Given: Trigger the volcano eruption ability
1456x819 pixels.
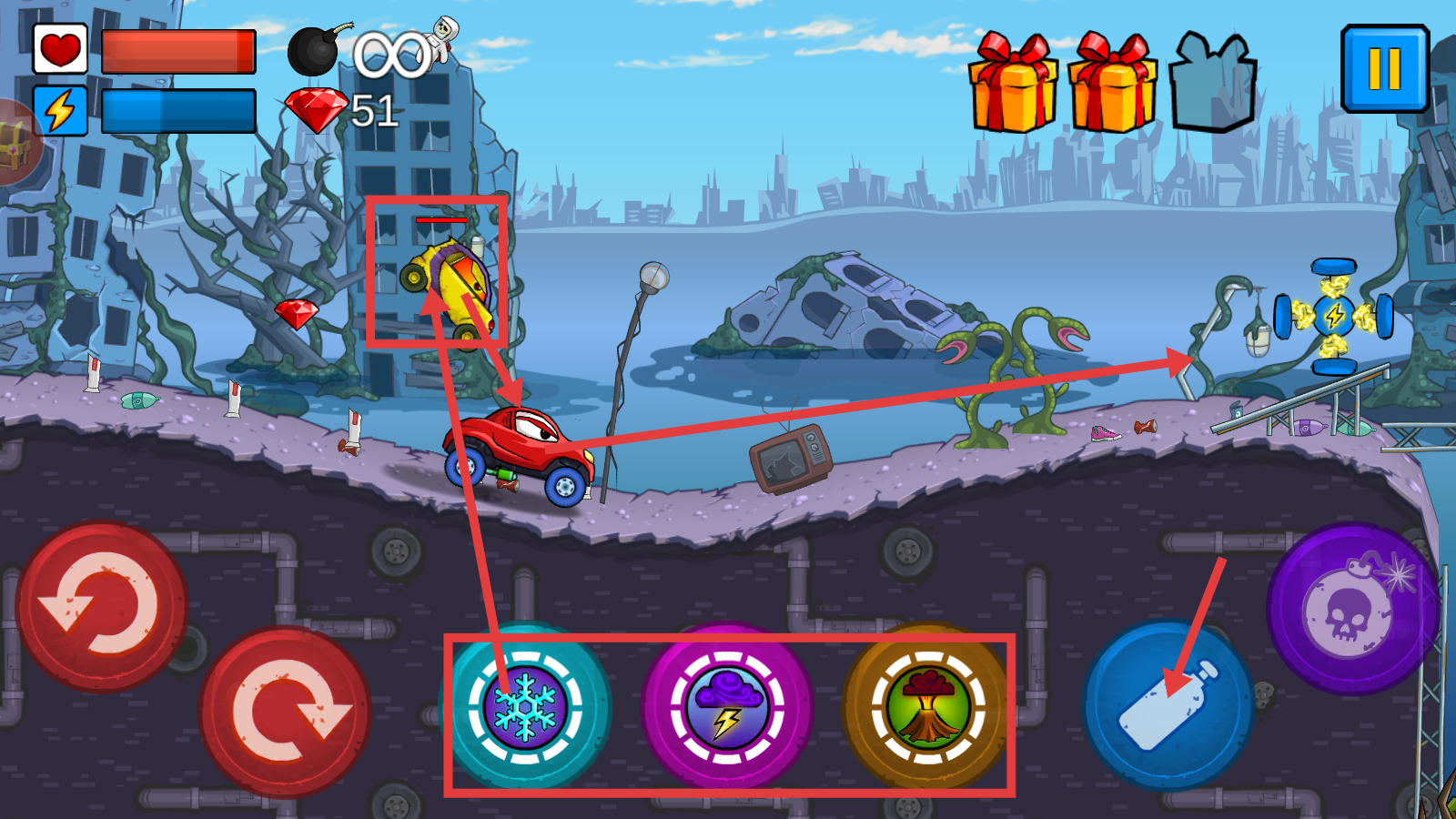Looking at the screenshot, I should click(927, 707).
